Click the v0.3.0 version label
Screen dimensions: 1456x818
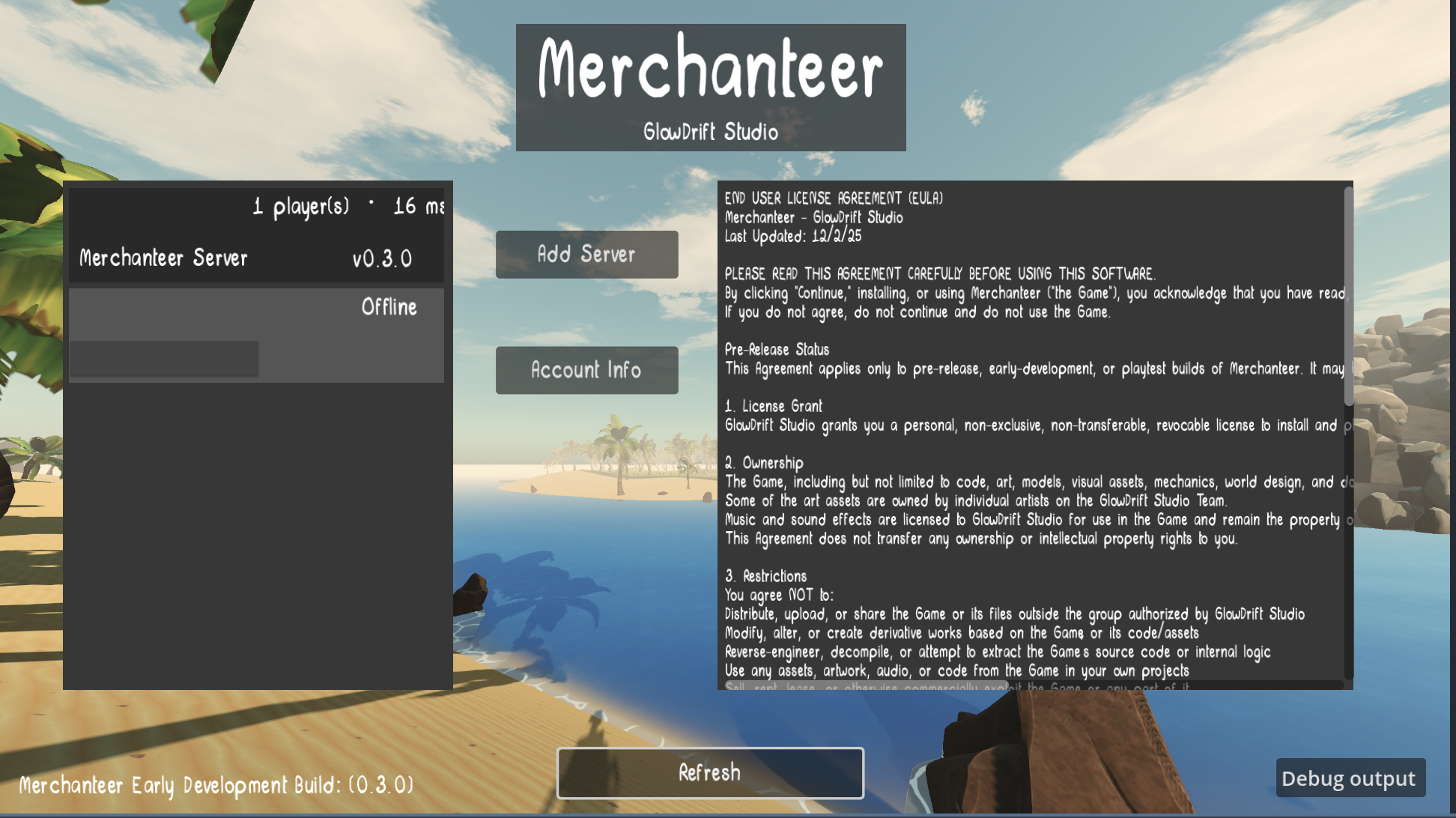383,258
